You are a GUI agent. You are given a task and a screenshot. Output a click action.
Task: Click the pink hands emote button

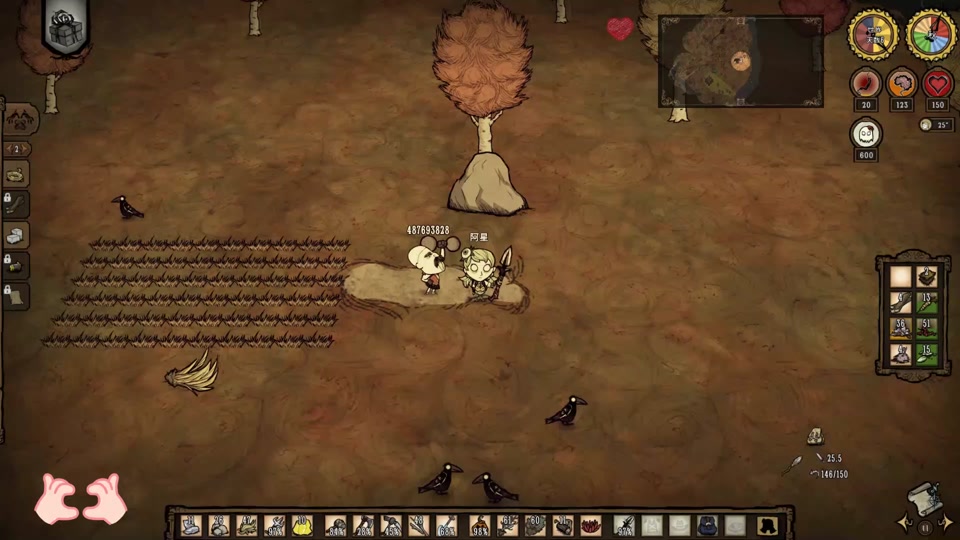coord(80,498)
